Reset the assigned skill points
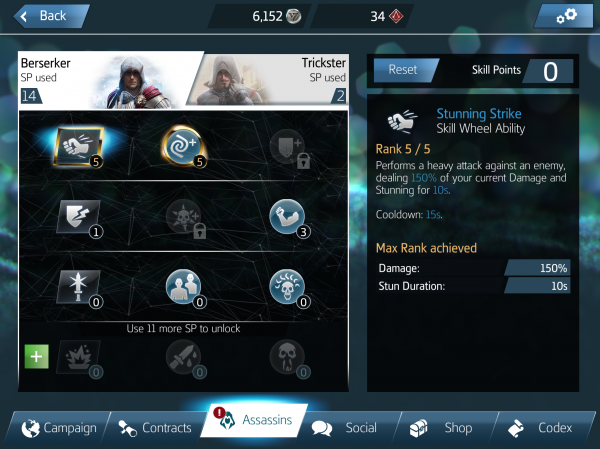This screenshot has height=449, width=600. point(402,70)
